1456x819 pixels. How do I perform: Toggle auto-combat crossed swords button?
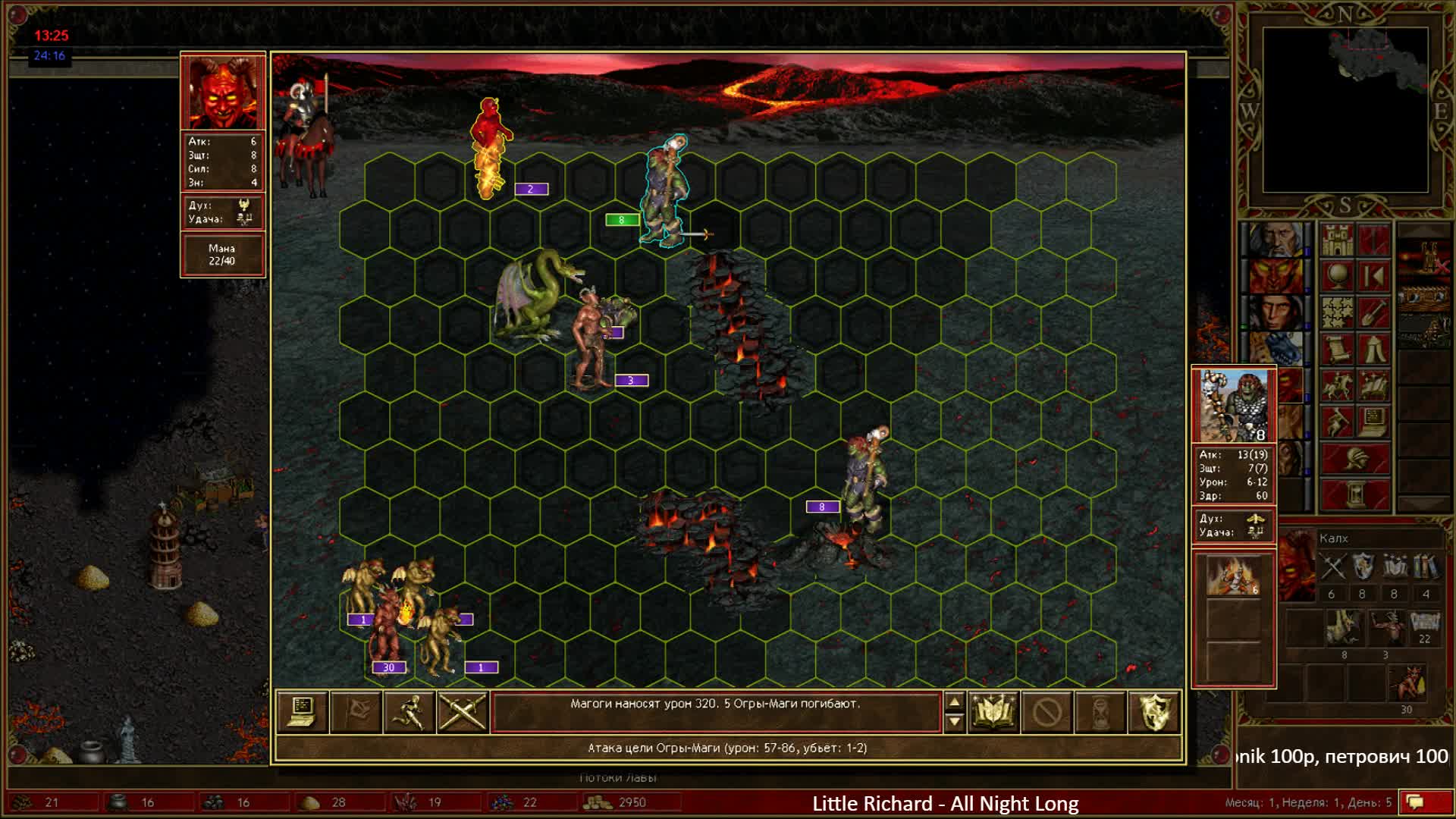click(x=462, y=712)
